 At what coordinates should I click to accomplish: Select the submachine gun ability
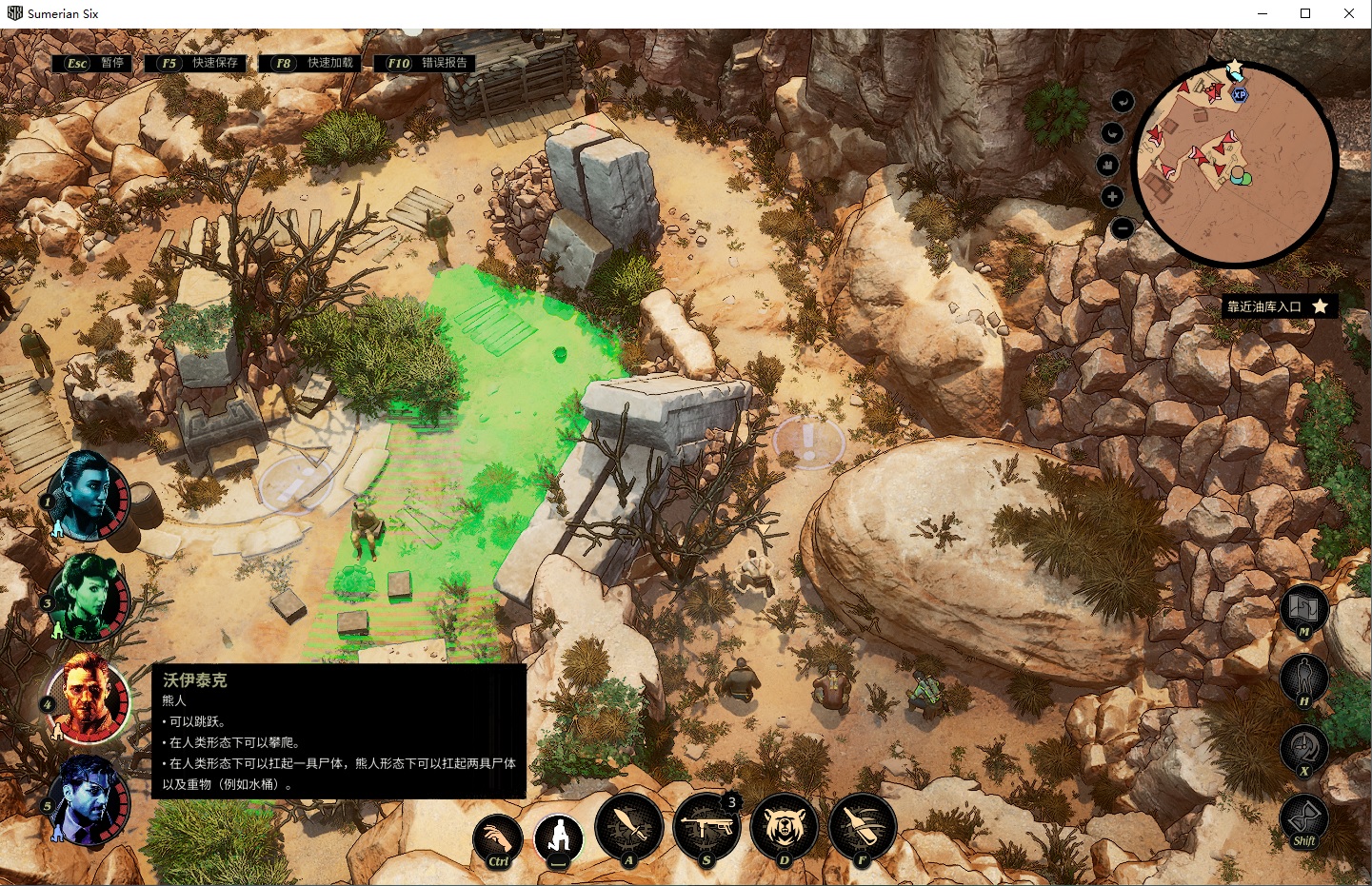pos(706,826)
